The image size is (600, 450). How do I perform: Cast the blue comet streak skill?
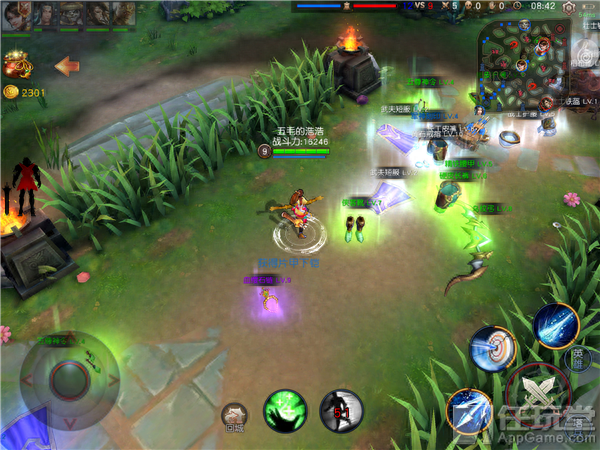point(555,324)
